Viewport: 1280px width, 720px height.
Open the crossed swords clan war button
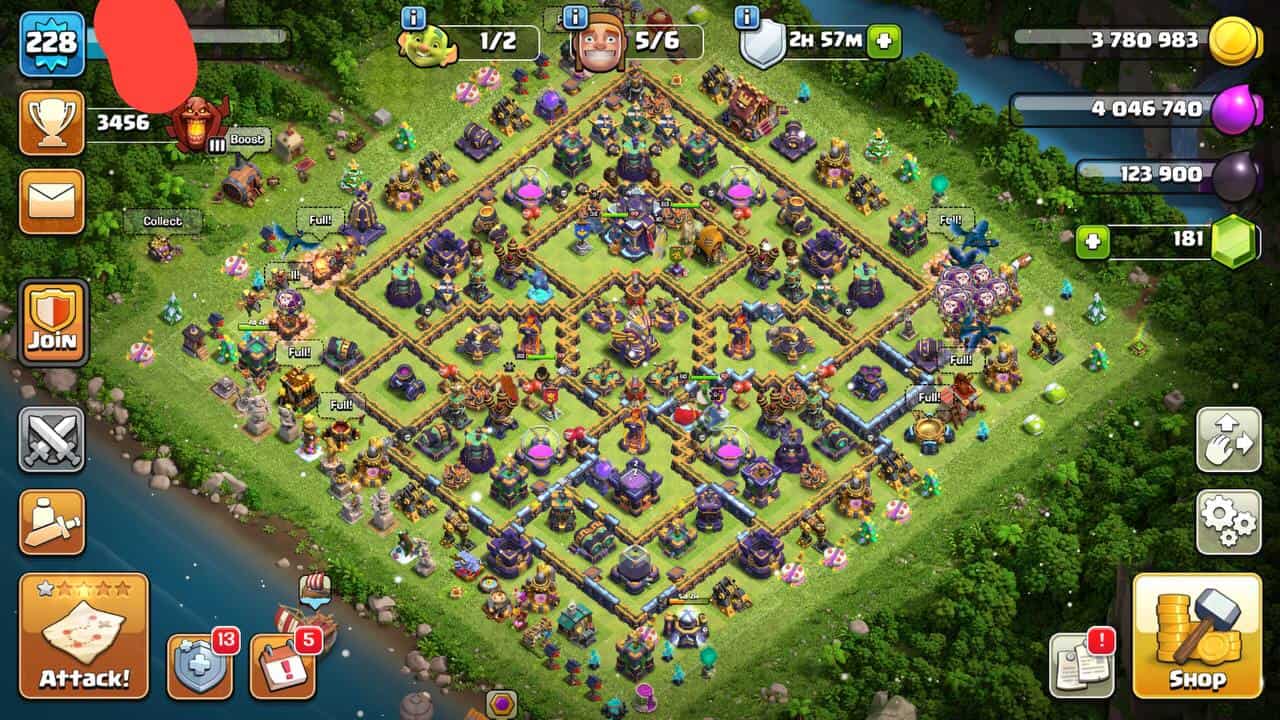click(52, 439)
